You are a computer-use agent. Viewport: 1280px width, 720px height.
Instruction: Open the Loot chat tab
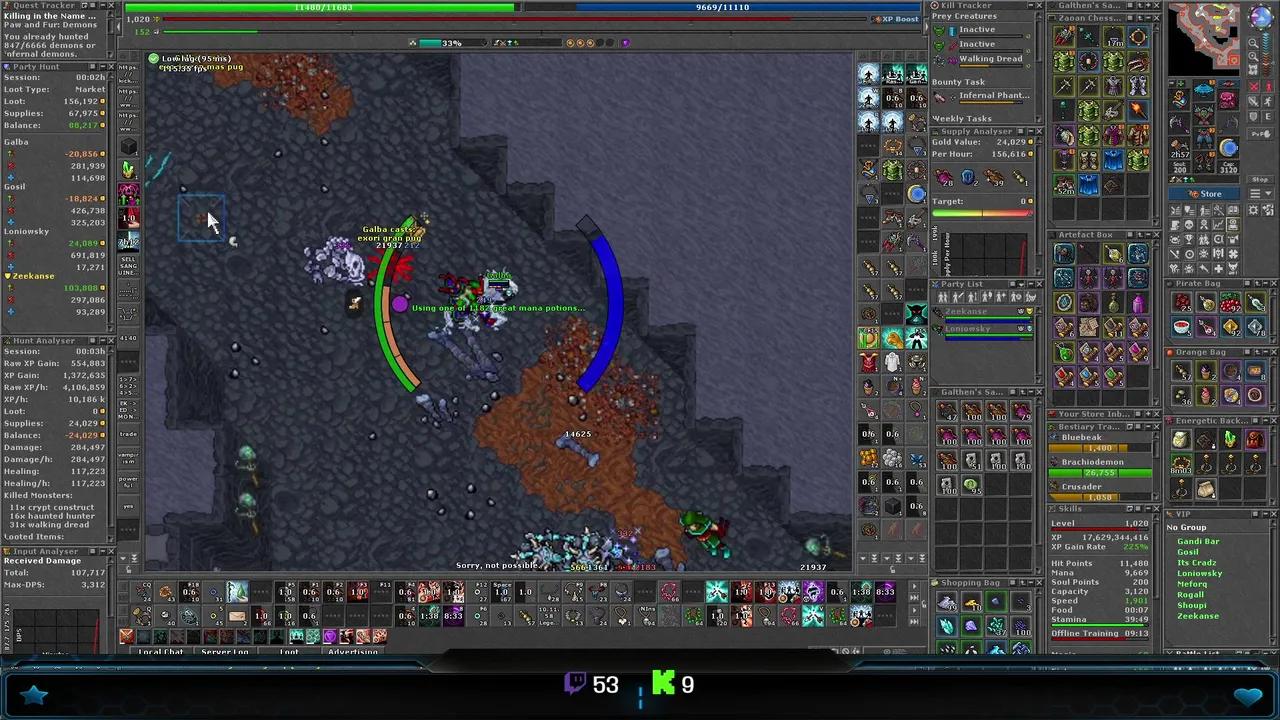[288, 651]
